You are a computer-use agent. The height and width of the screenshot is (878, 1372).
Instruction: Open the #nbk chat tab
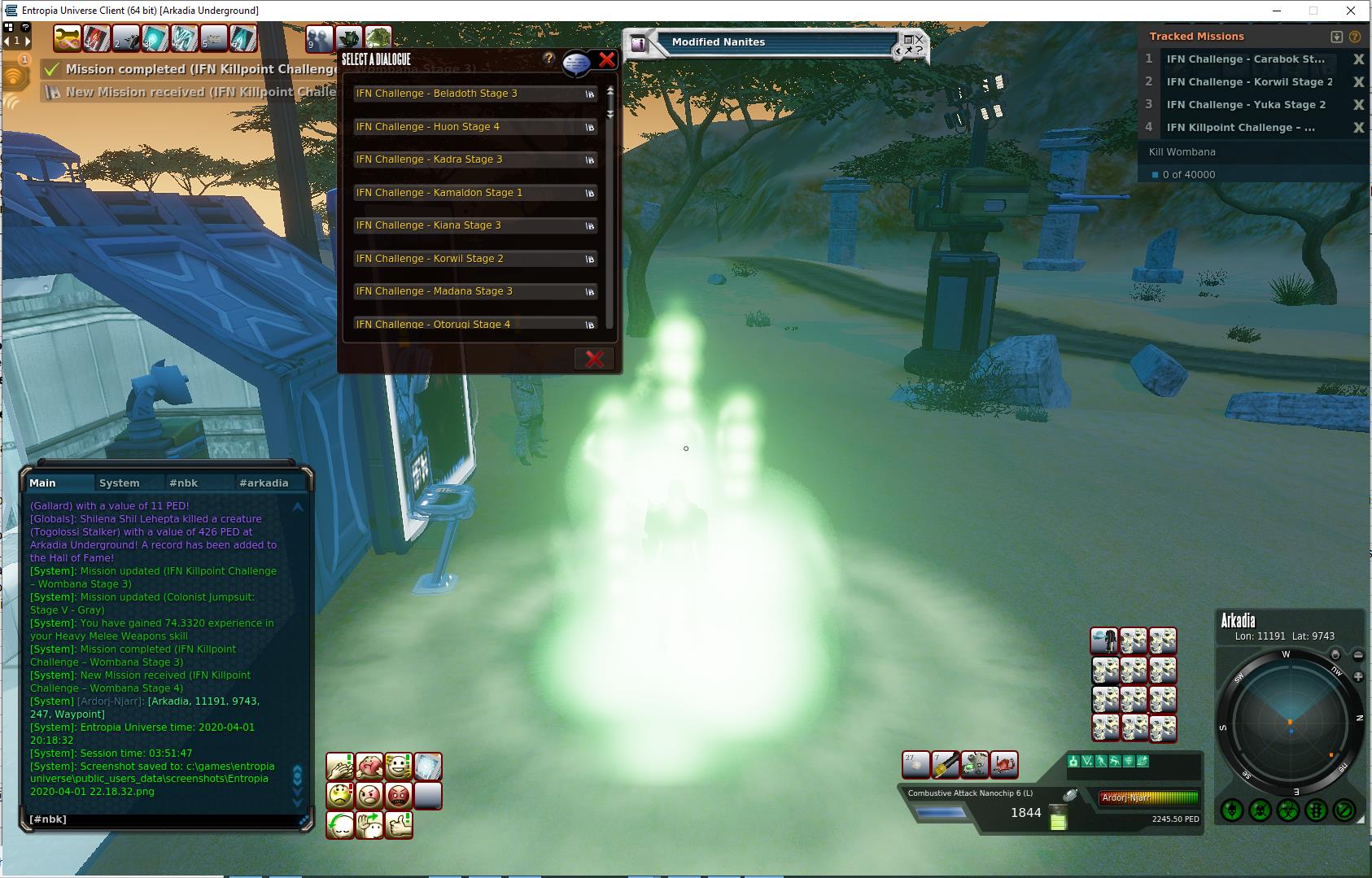183,483
